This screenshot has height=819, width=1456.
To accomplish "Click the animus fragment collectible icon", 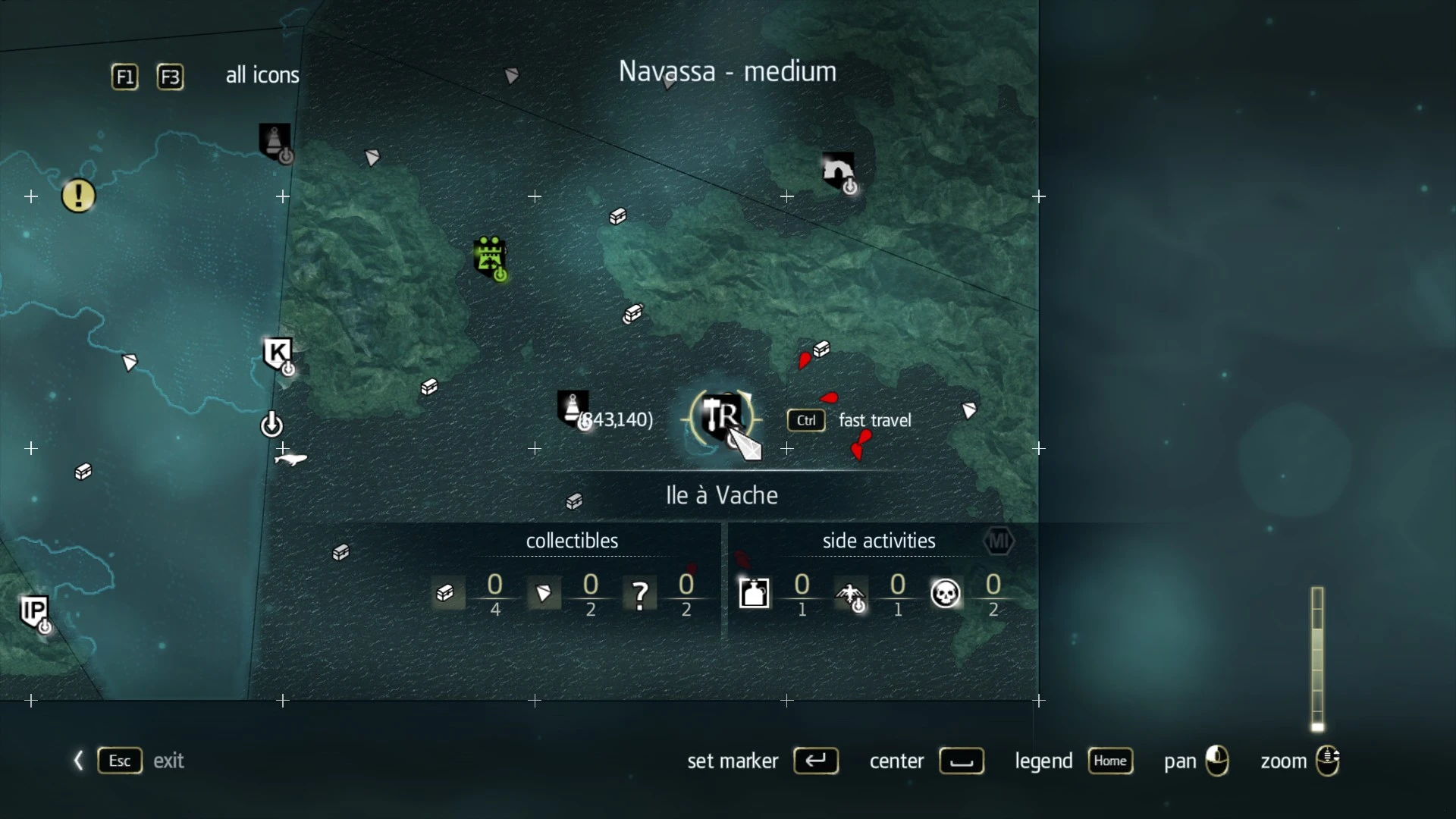I will tap(544, 594).
